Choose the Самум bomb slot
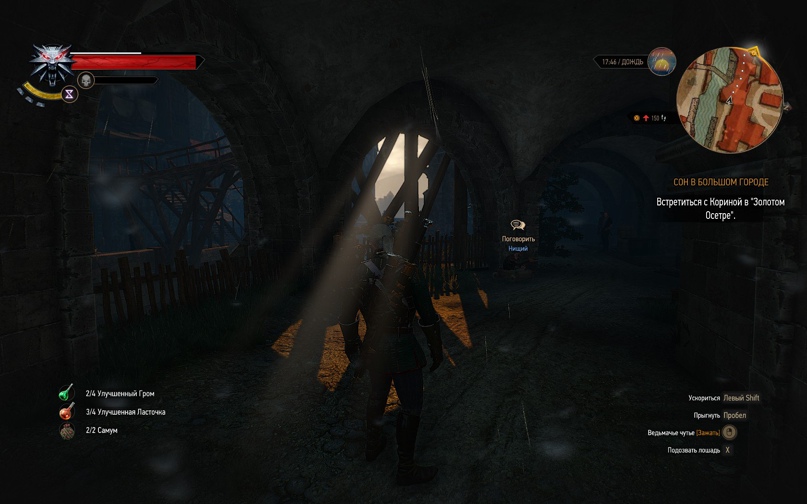 click(66, 431)
